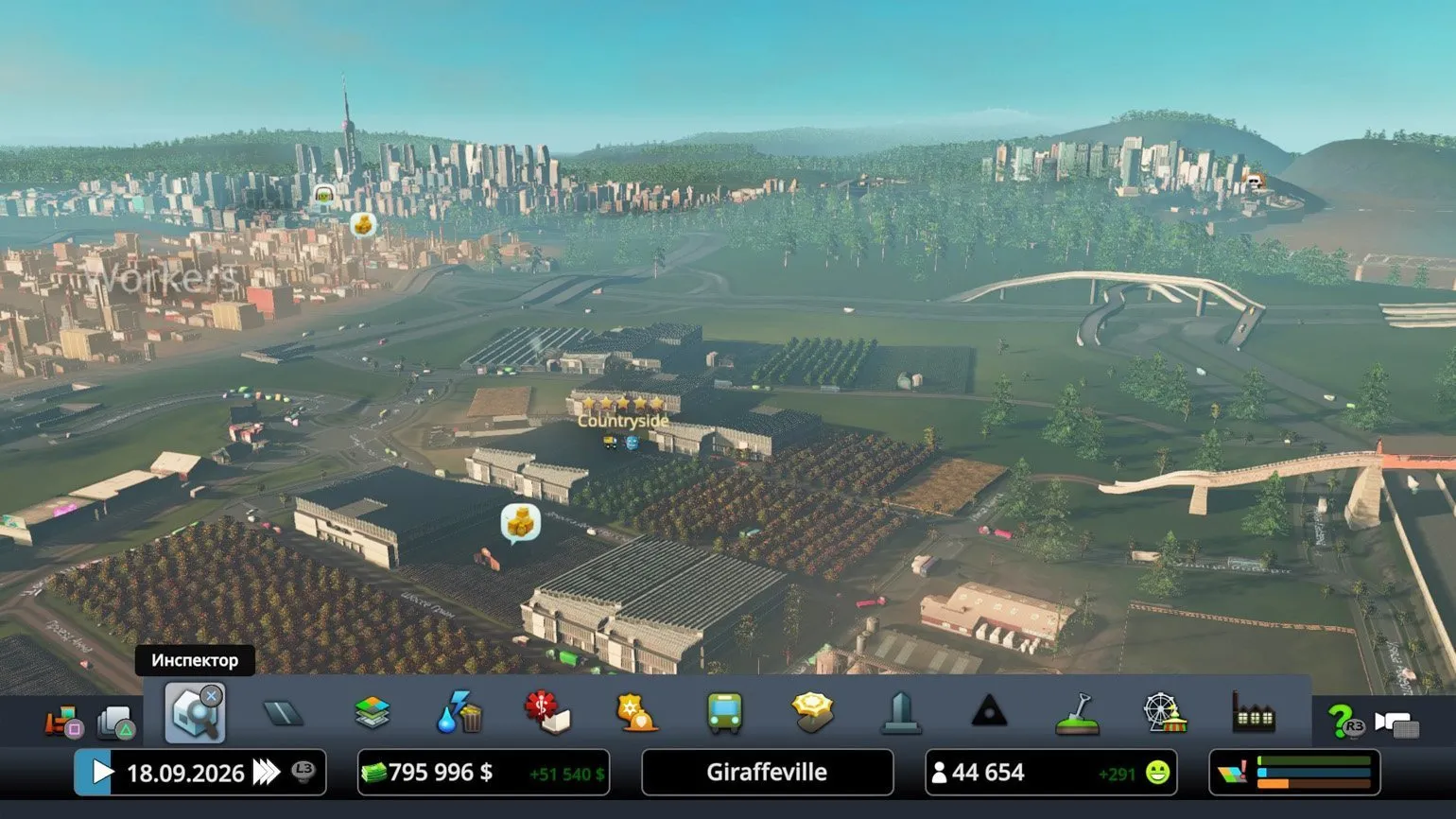
Task: Show the zoning demand bars panel
Action: click(x=1294, y=773)
